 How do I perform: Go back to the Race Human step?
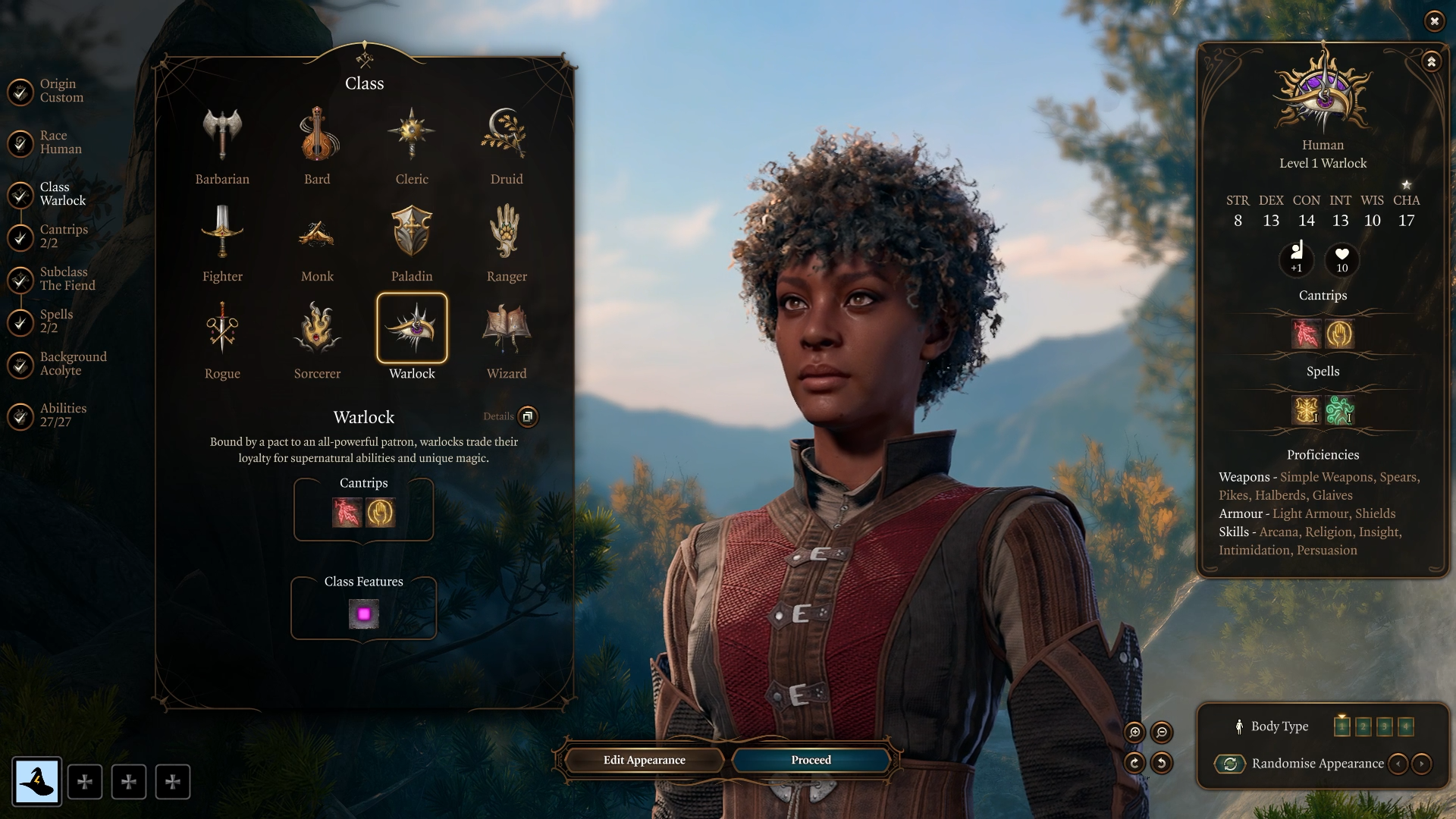tap(61, 141)
